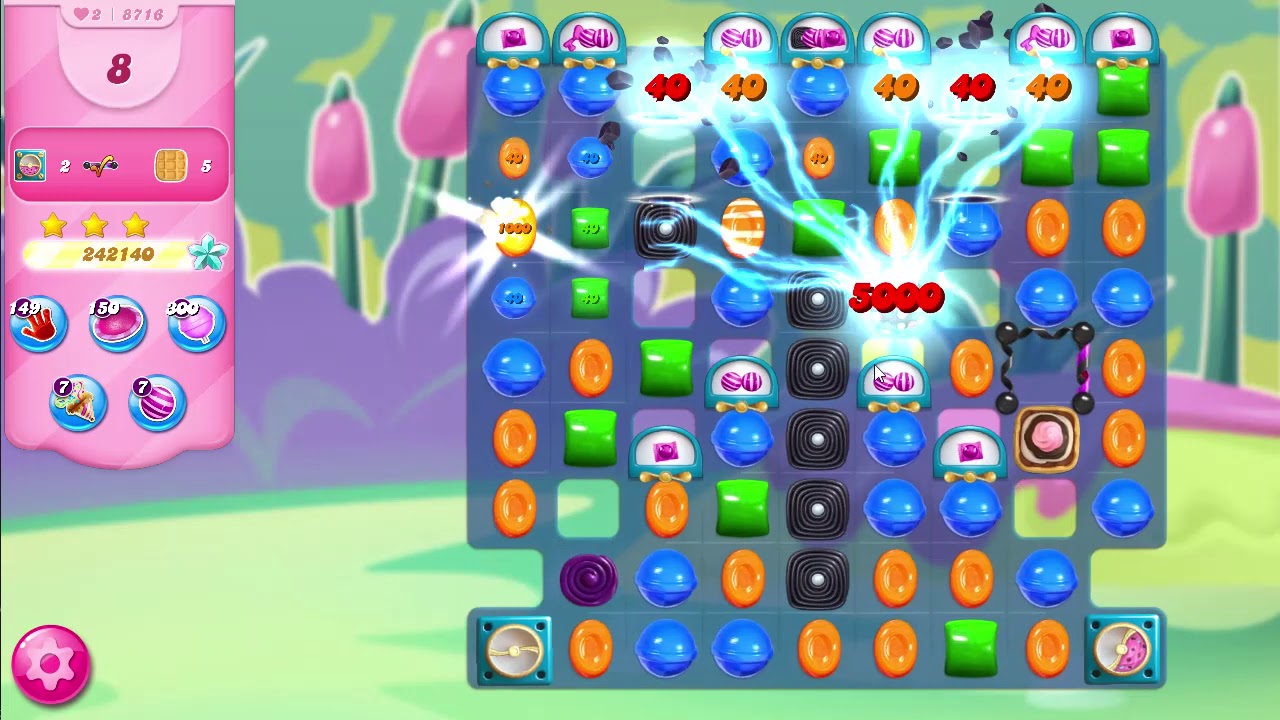Click the dark purple swirl candy

coord(590,580)
